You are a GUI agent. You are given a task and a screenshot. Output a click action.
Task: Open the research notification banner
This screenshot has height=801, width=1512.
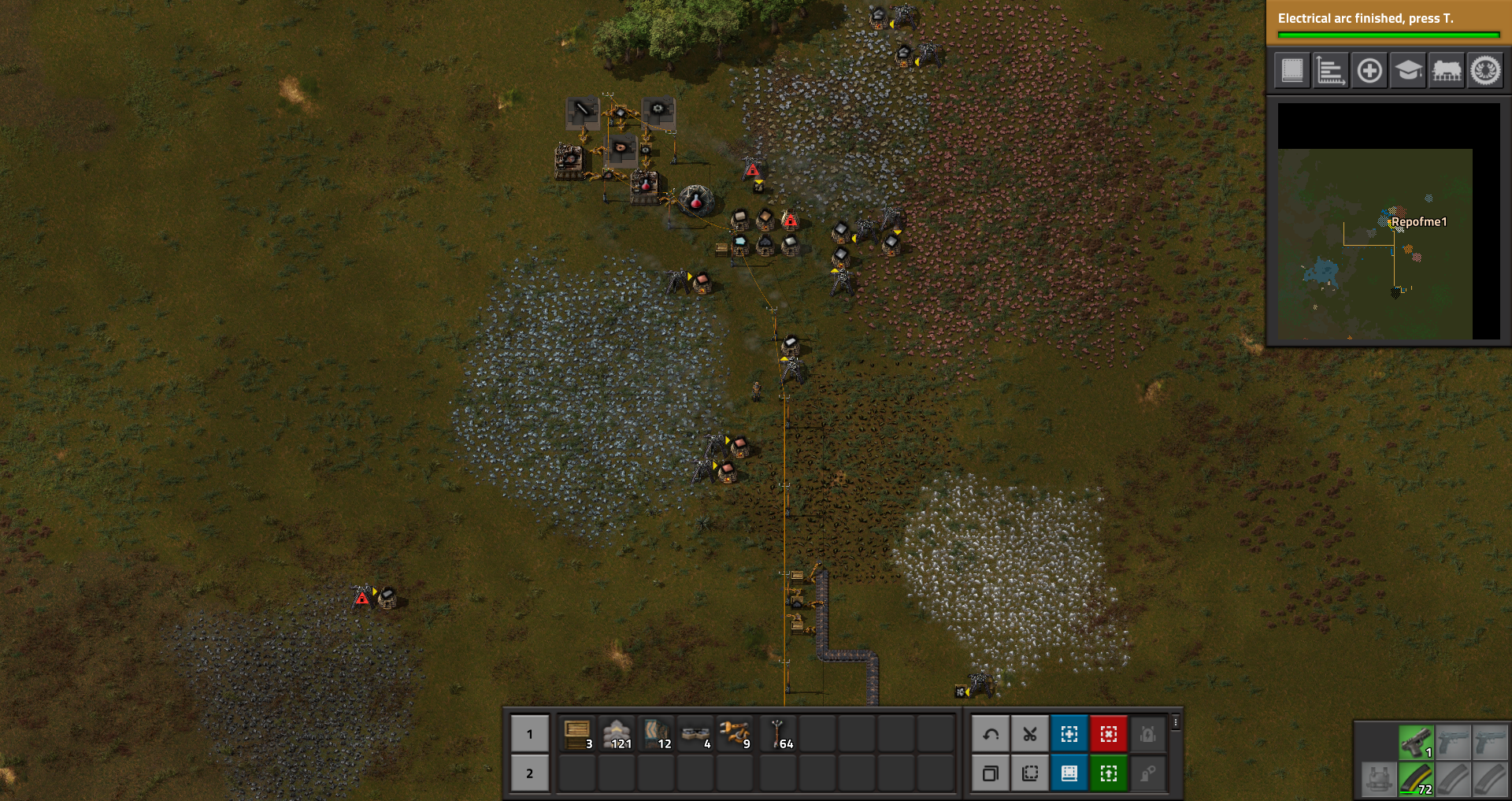pyautogui.click(x=1388, y=22)
